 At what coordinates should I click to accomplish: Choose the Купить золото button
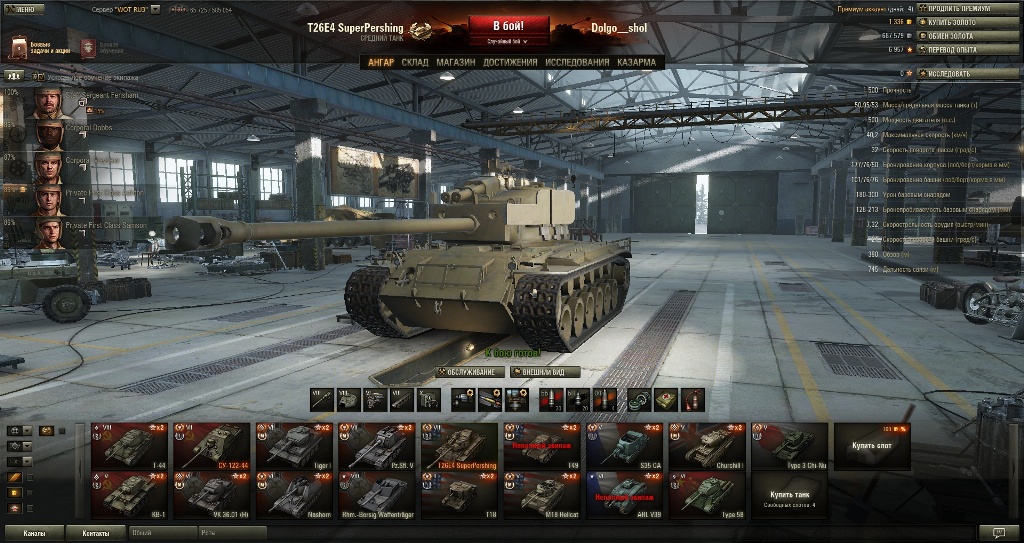point(961,21)
